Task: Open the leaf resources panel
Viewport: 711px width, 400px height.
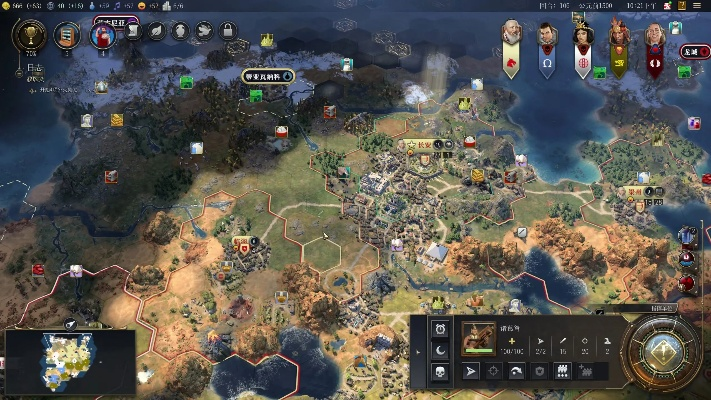Action: (157, 31)
